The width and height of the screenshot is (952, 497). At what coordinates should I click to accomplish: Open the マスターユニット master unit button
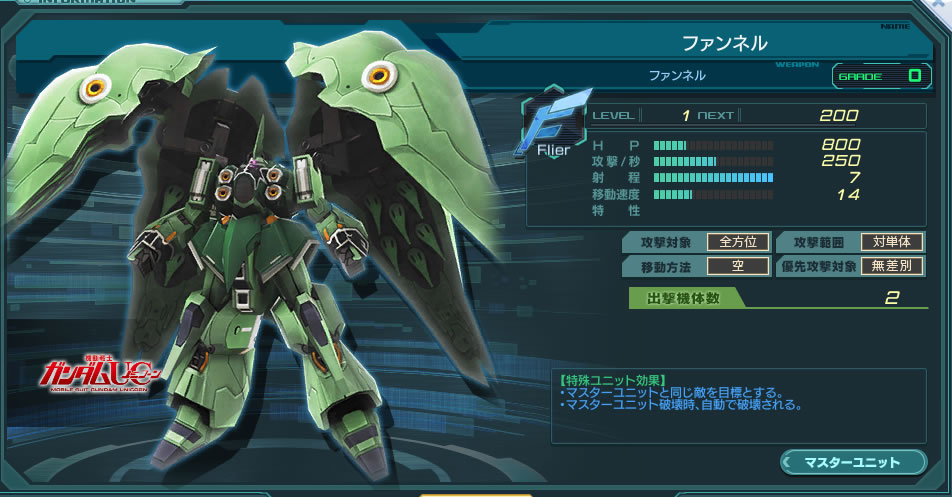pyautogui.click(x=853, y=462)
